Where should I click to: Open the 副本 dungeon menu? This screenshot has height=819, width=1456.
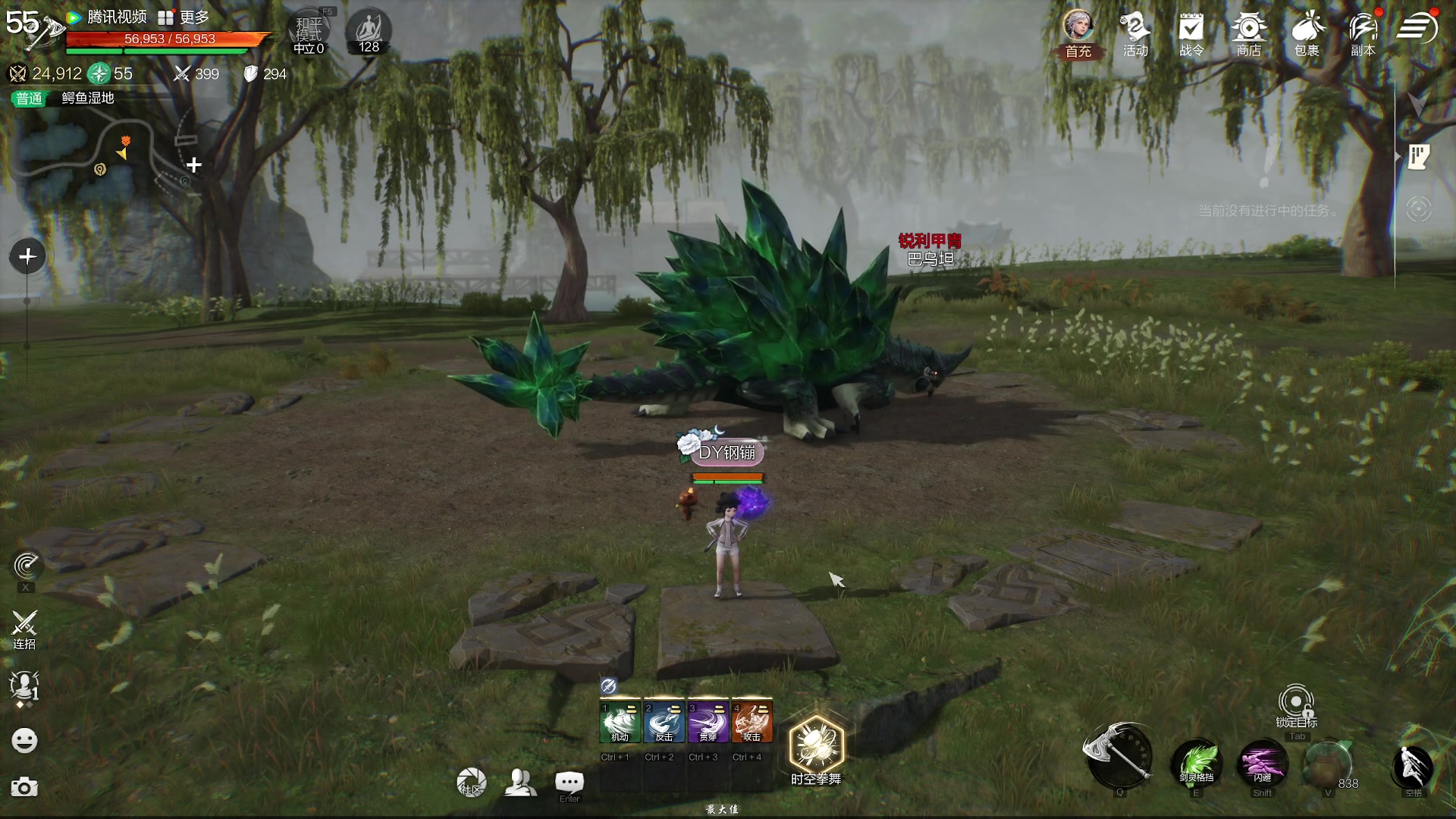[1363, 33]
